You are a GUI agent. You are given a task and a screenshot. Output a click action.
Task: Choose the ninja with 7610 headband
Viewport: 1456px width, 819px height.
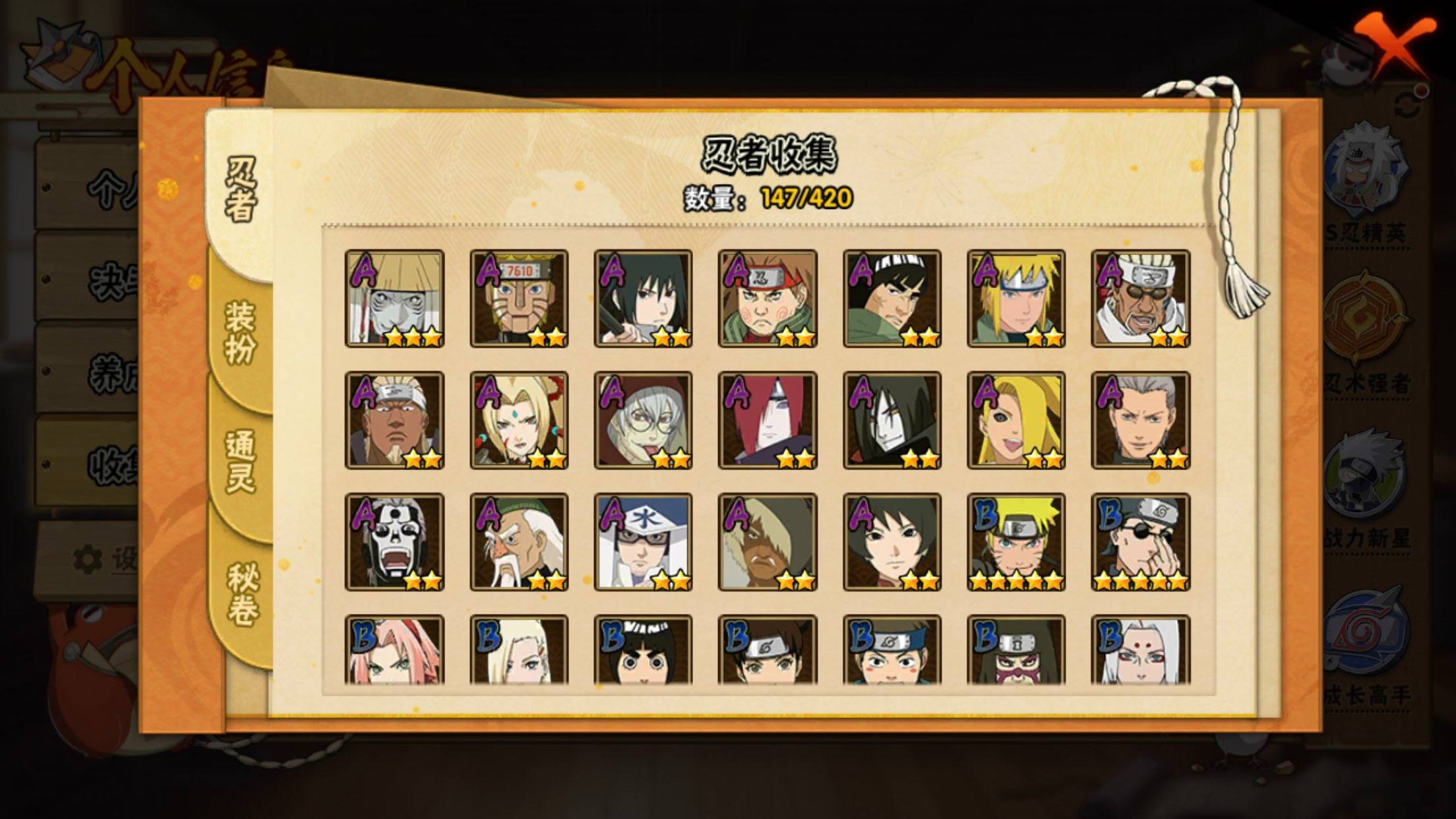pyautogui.click(x=519, y=298)
